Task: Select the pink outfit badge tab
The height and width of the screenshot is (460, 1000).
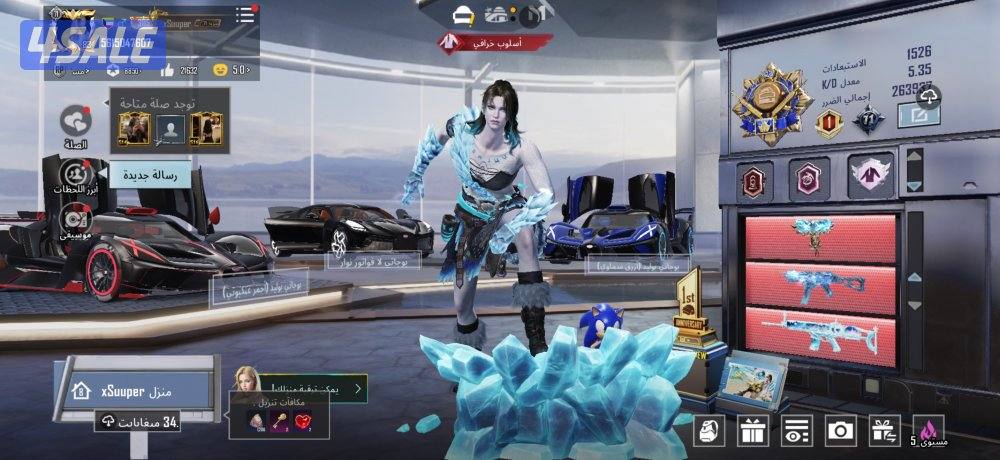Action: click(869, 177)
